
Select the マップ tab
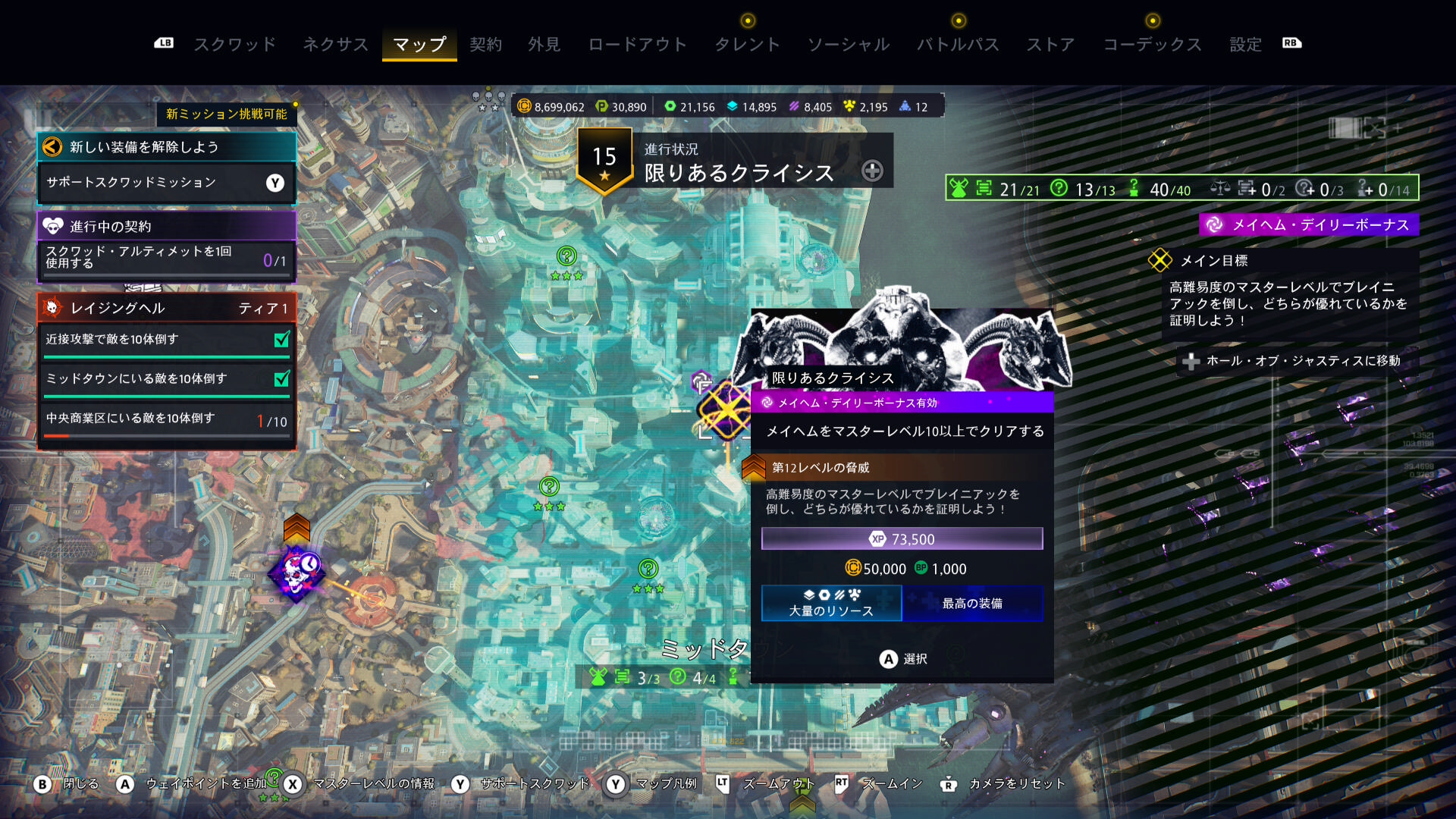tap(419, 45)
